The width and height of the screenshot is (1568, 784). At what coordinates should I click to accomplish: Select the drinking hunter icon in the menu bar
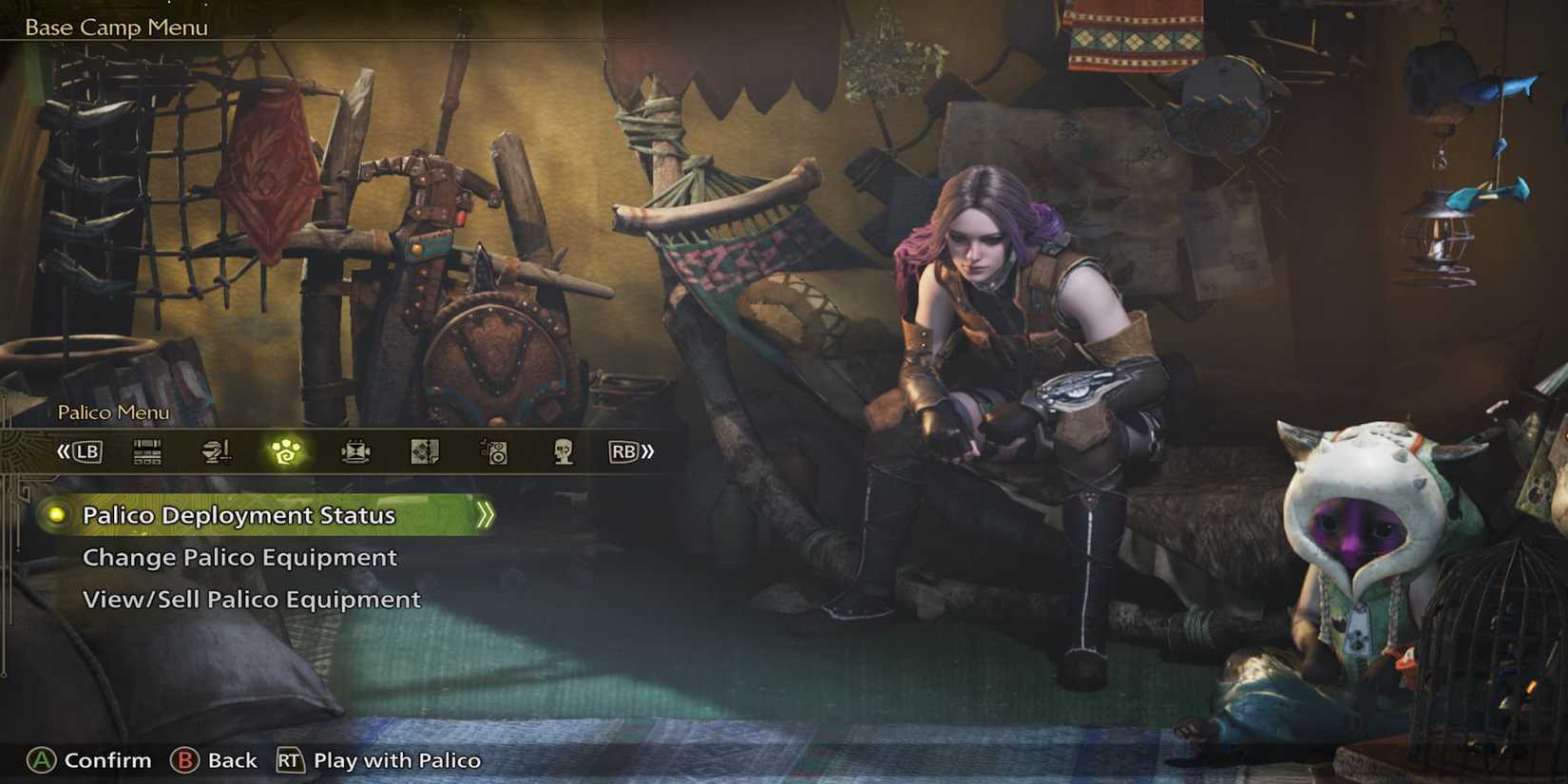(x=217, y=451)
